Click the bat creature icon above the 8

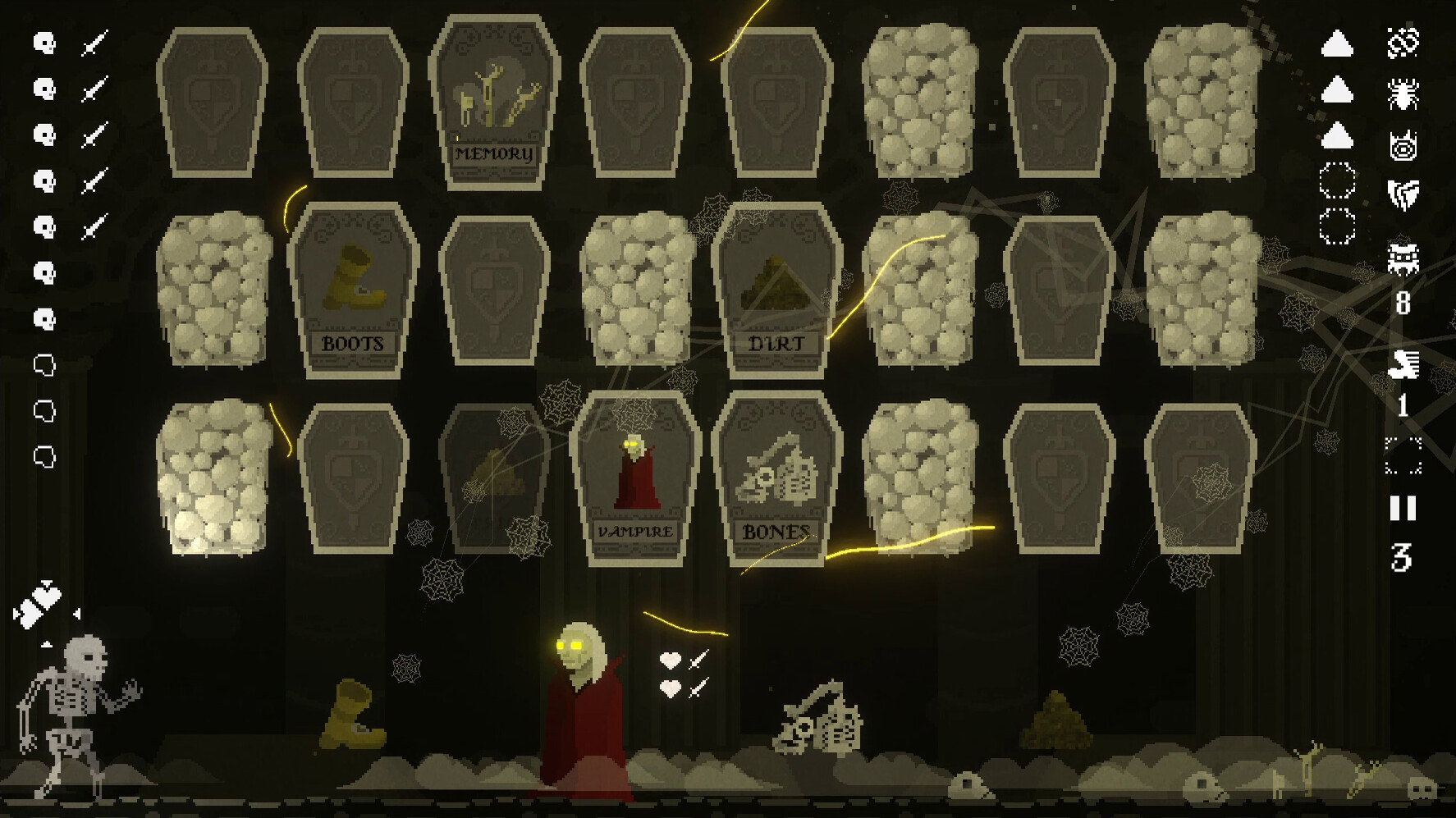pyautogui.click(x=1405, y=256)
